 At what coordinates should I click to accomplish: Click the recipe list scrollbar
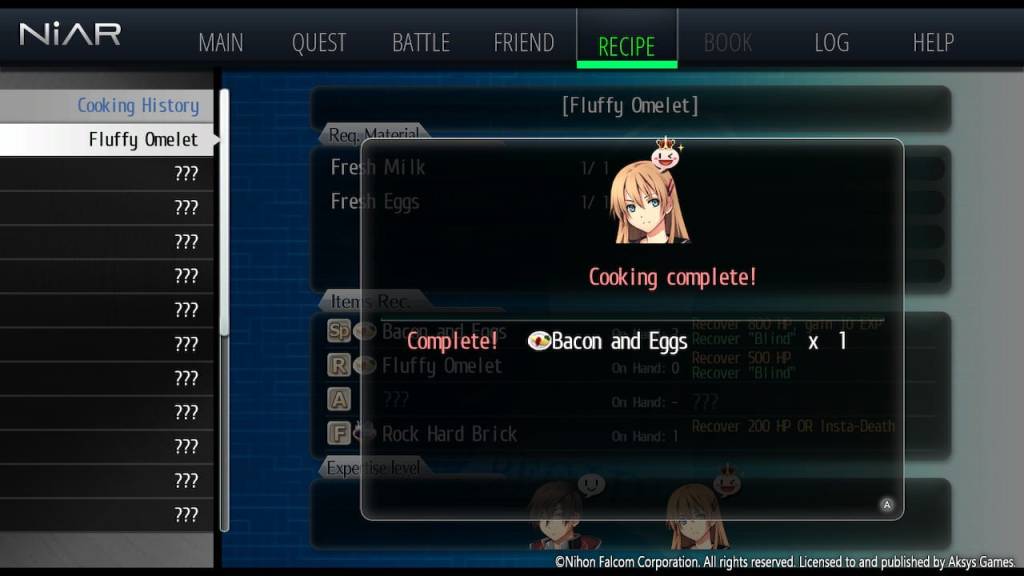tap(225, 220)
